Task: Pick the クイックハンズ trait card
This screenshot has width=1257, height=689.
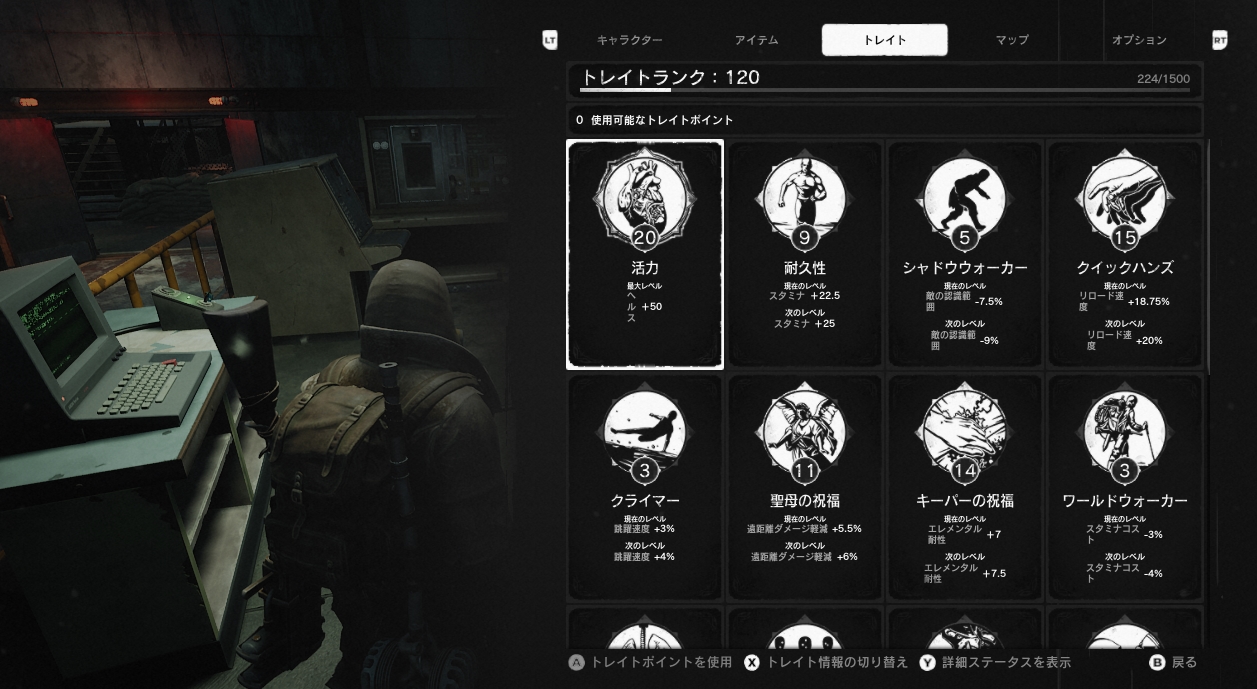Action: click(x=1125, y=255)
